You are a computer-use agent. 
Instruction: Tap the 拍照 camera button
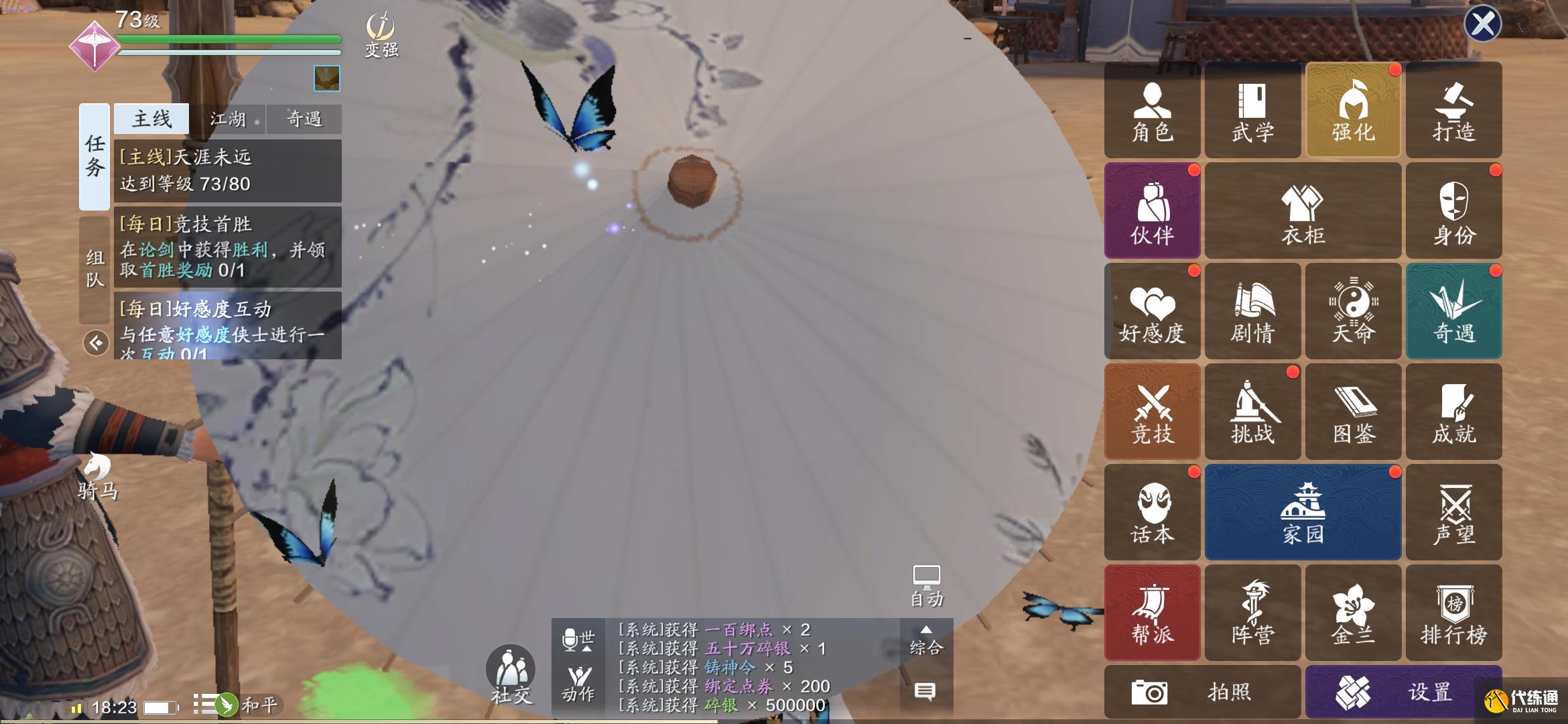1202,692
